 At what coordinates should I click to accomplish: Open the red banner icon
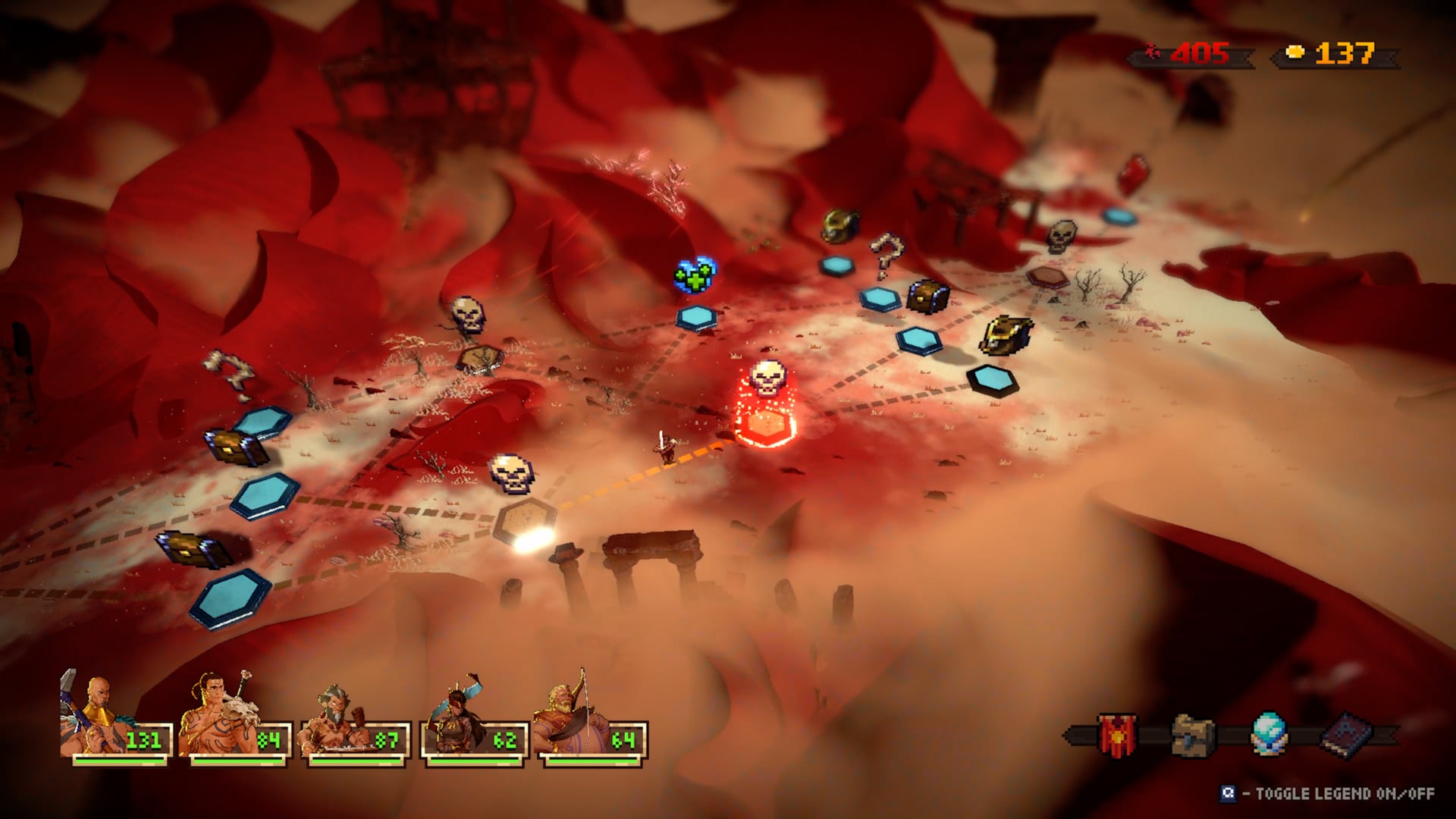tap(1117, 734)
